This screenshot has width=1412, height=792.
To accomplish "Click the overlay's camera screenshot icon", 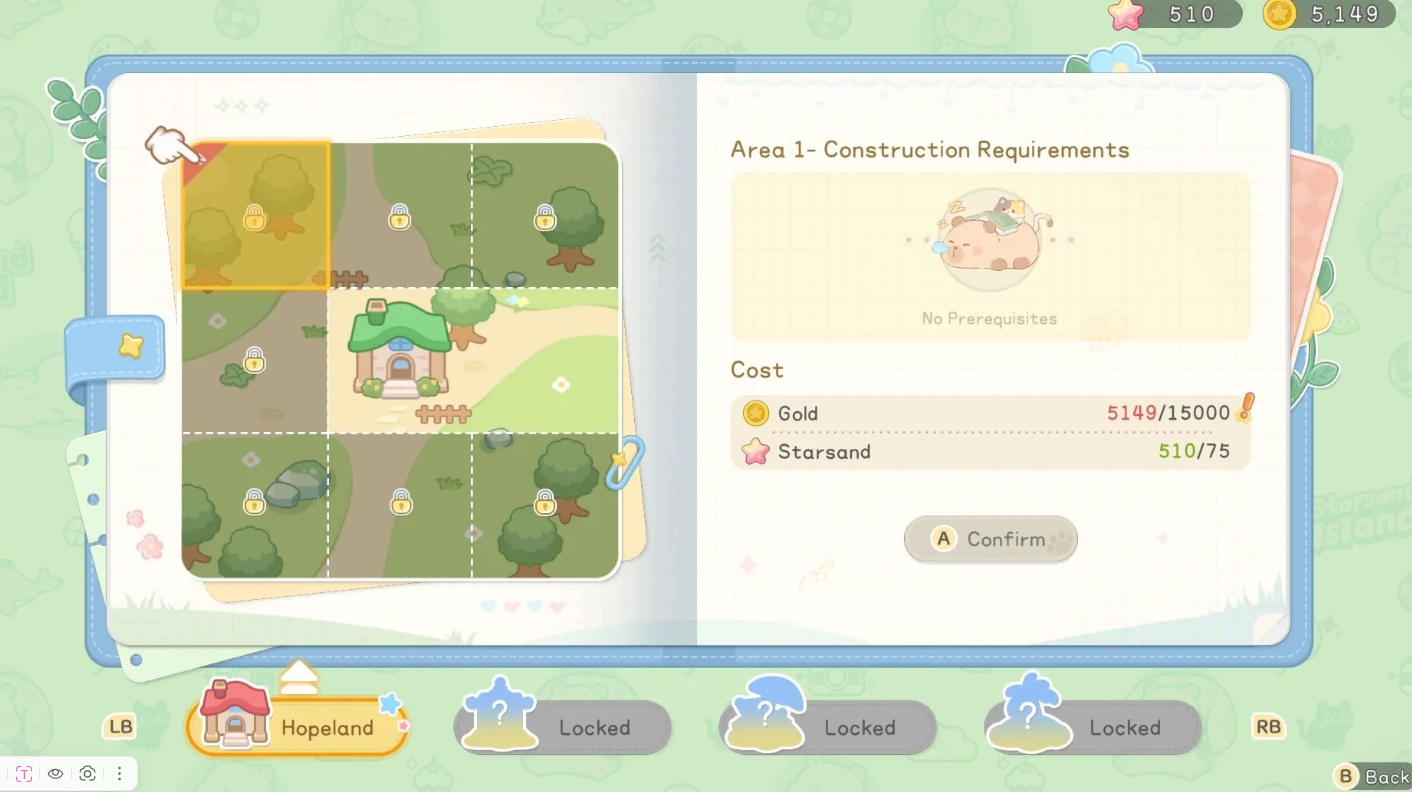I will 88,774.
